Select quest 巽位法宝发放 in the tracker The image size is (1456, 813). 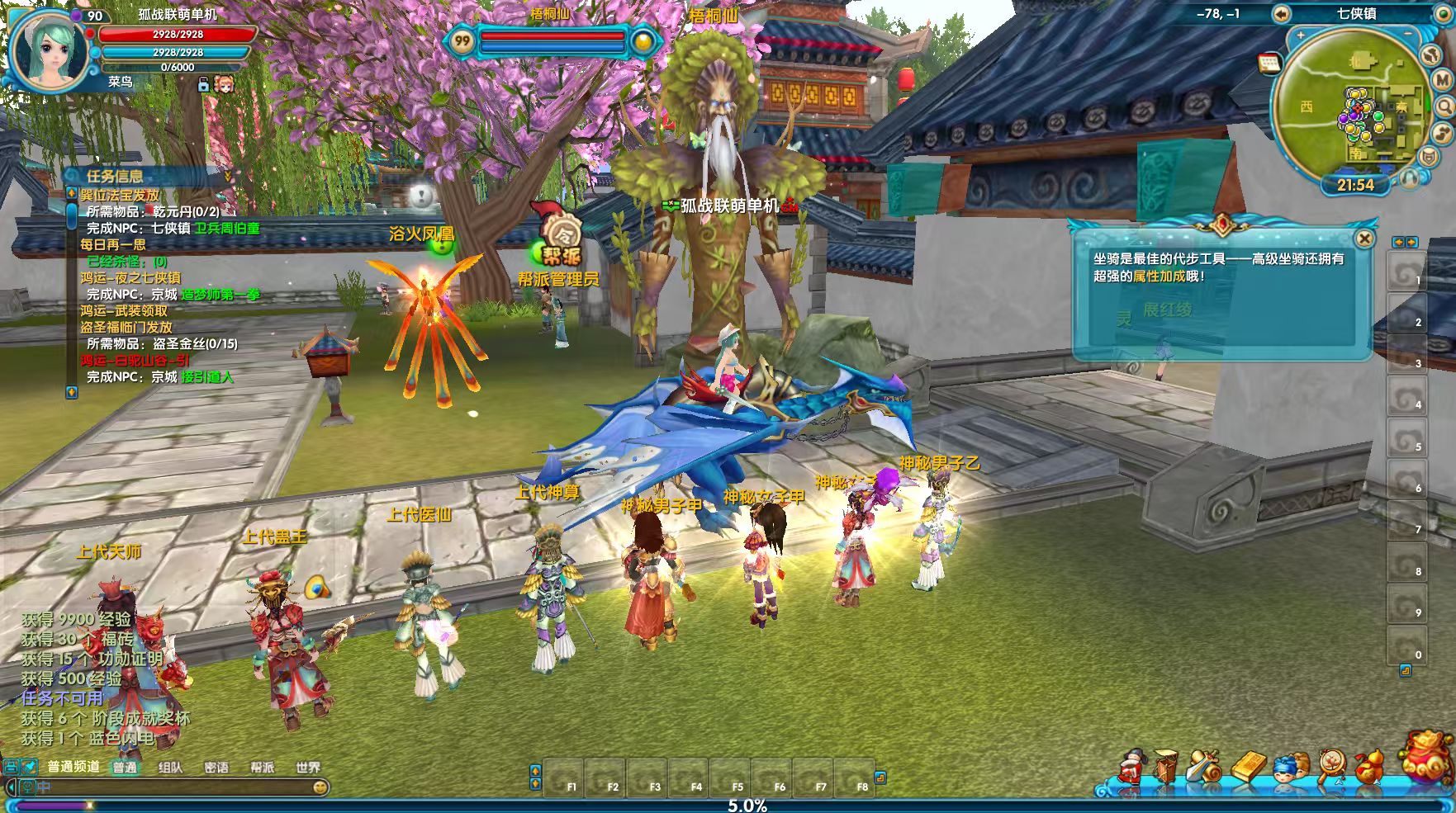click(120, 195)
